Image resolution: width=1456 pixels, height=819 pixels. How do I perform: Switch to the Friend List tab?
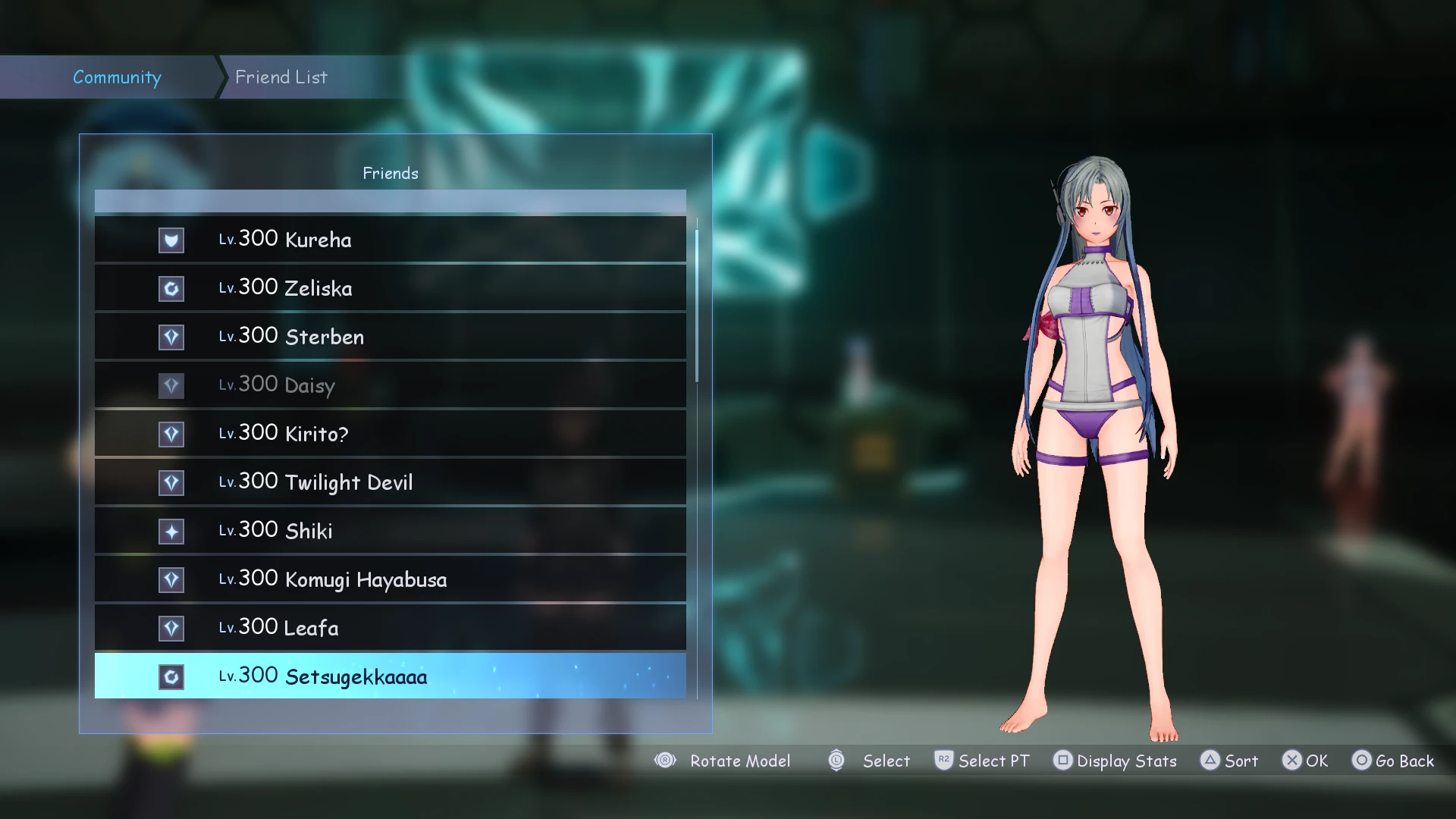[x=281, y=77]
